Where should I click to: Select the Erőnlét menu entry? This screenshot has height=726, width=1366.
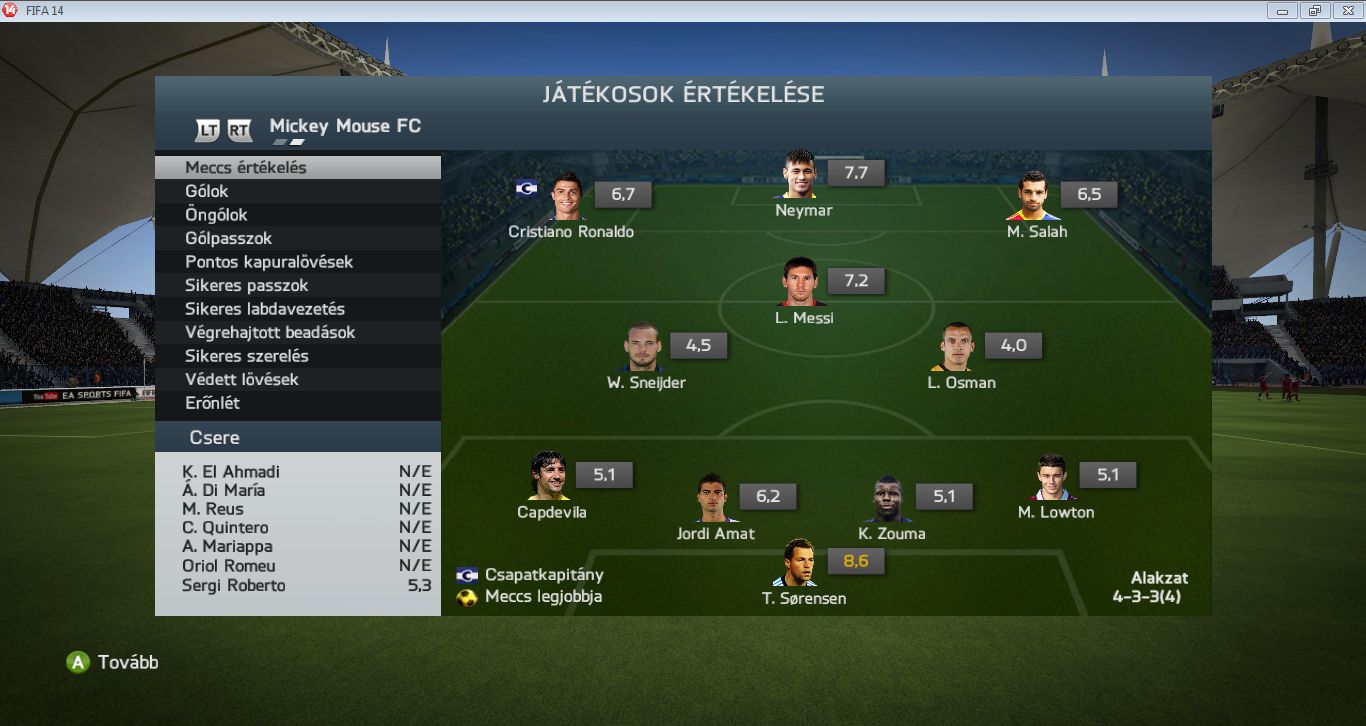[212, 403]
